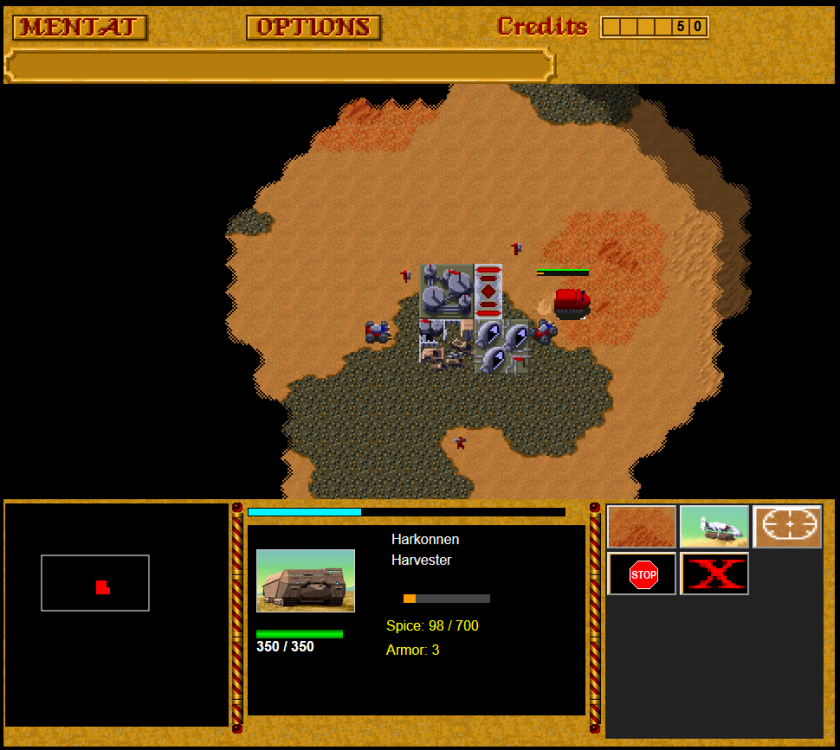Viewport: 840px width, 750px height.
Task: Click the Harvester portrait thumbnail
Action: [305, 580]
